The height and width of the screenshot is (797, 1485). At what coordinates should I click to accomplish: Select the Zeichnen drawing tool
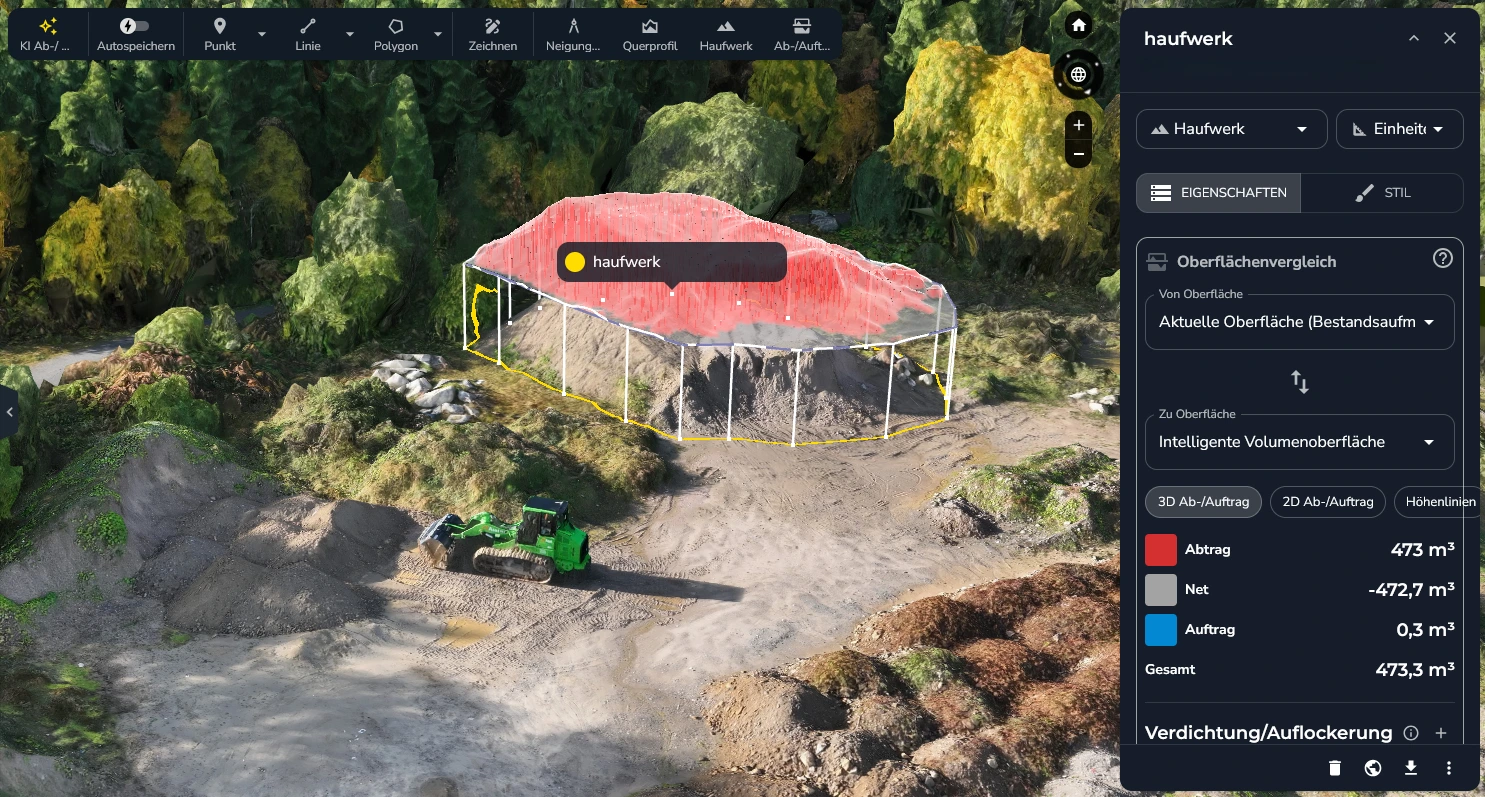pyautogui.click(x=492, y=34)
